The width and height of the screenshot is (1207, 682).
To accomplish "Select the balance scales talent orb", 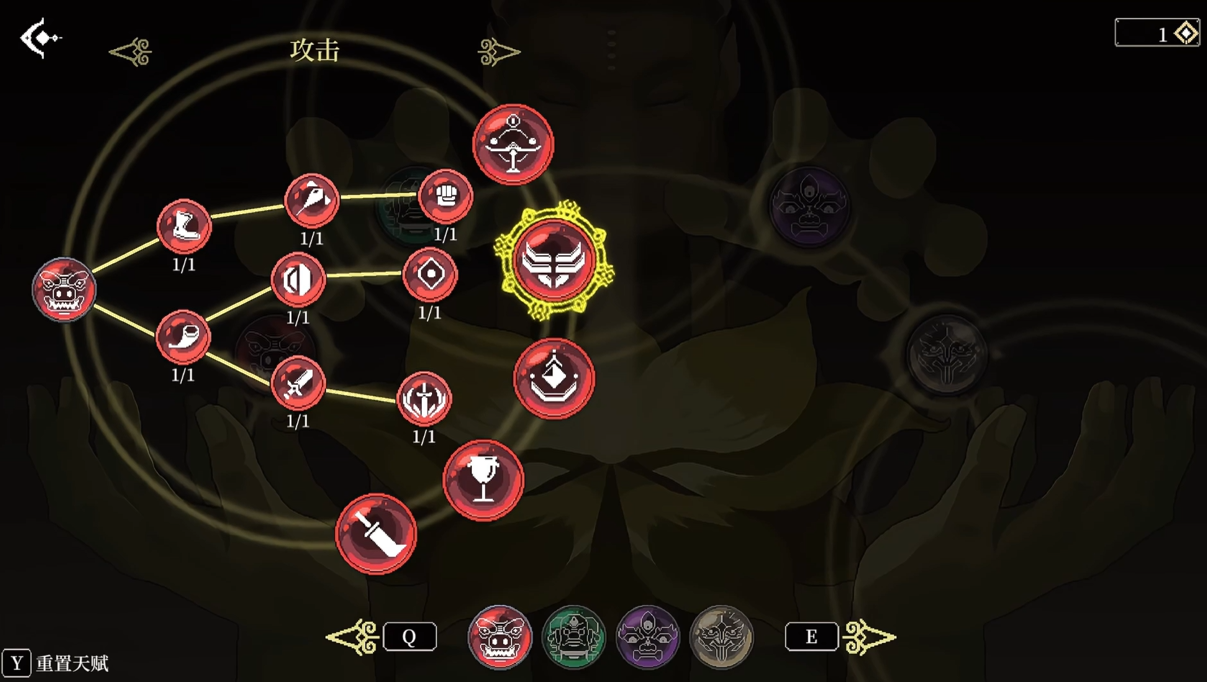I will click(x=513, y=145).
